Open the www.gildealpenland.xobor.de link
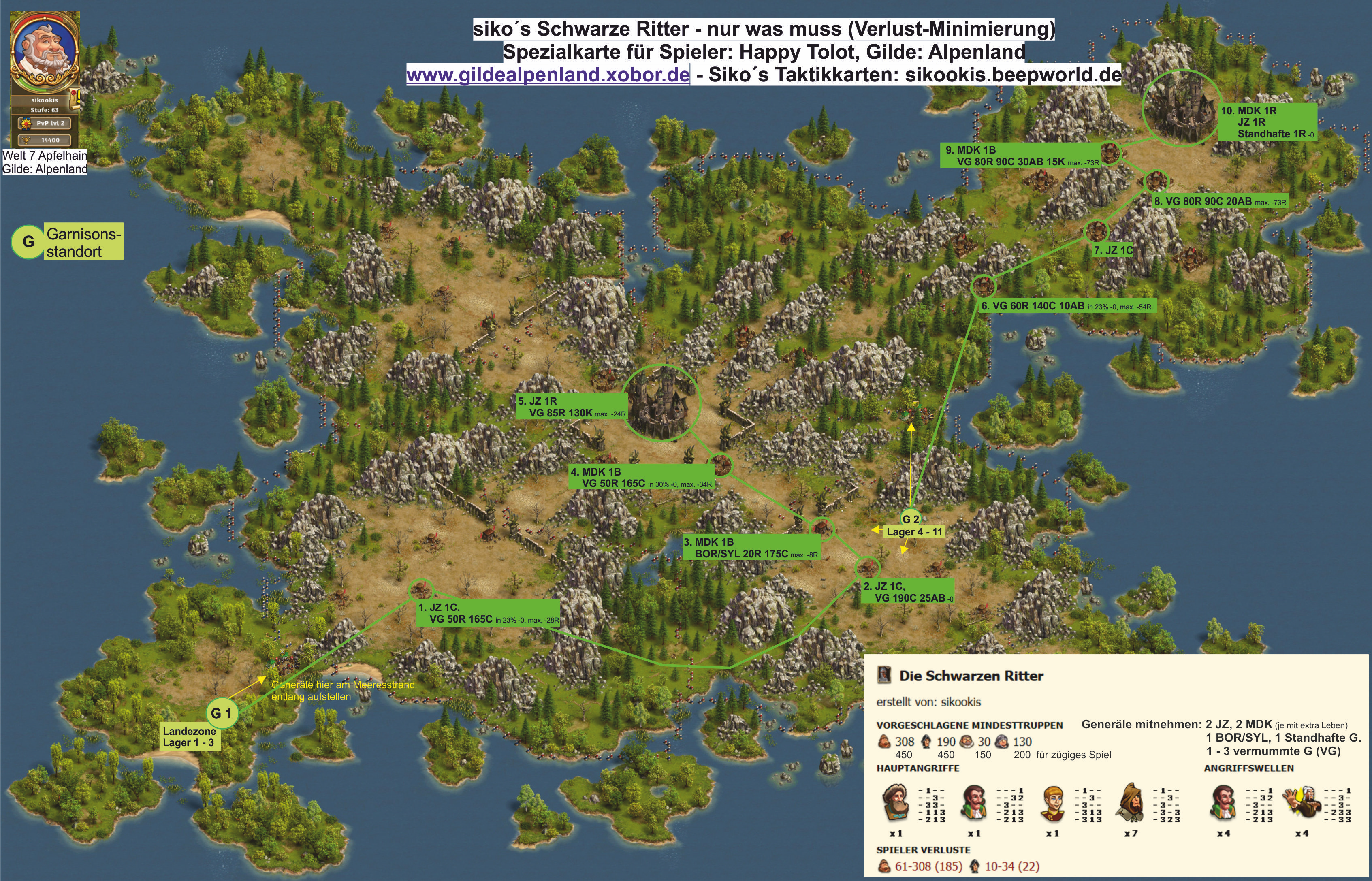This screenshot has width=1372, height=881. click(548, 75)
